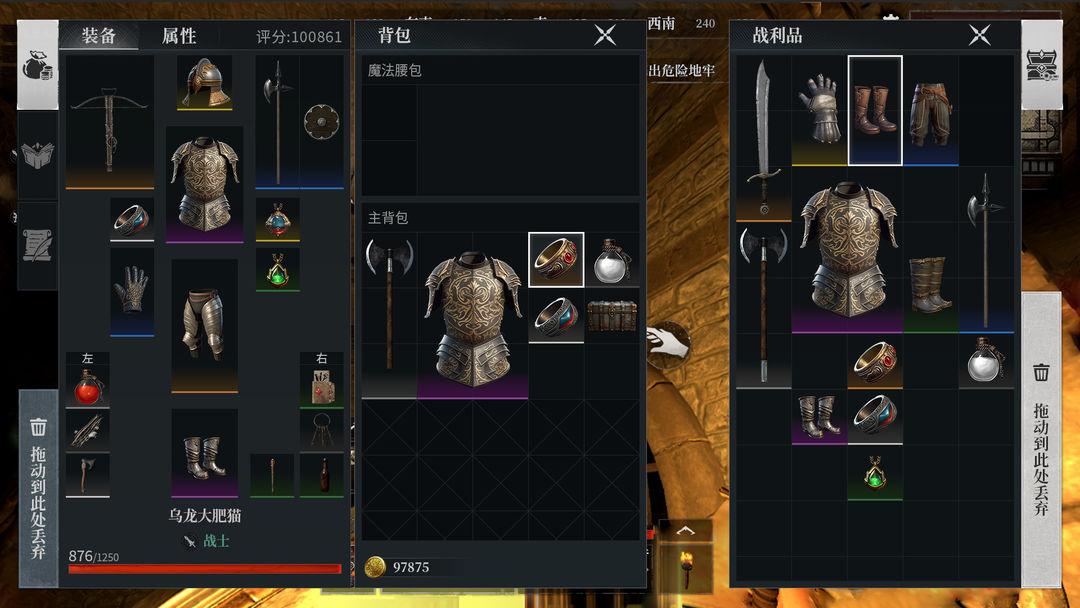Select the 装备 tab
1080x608 pixels.
click(x=98, y=36)
